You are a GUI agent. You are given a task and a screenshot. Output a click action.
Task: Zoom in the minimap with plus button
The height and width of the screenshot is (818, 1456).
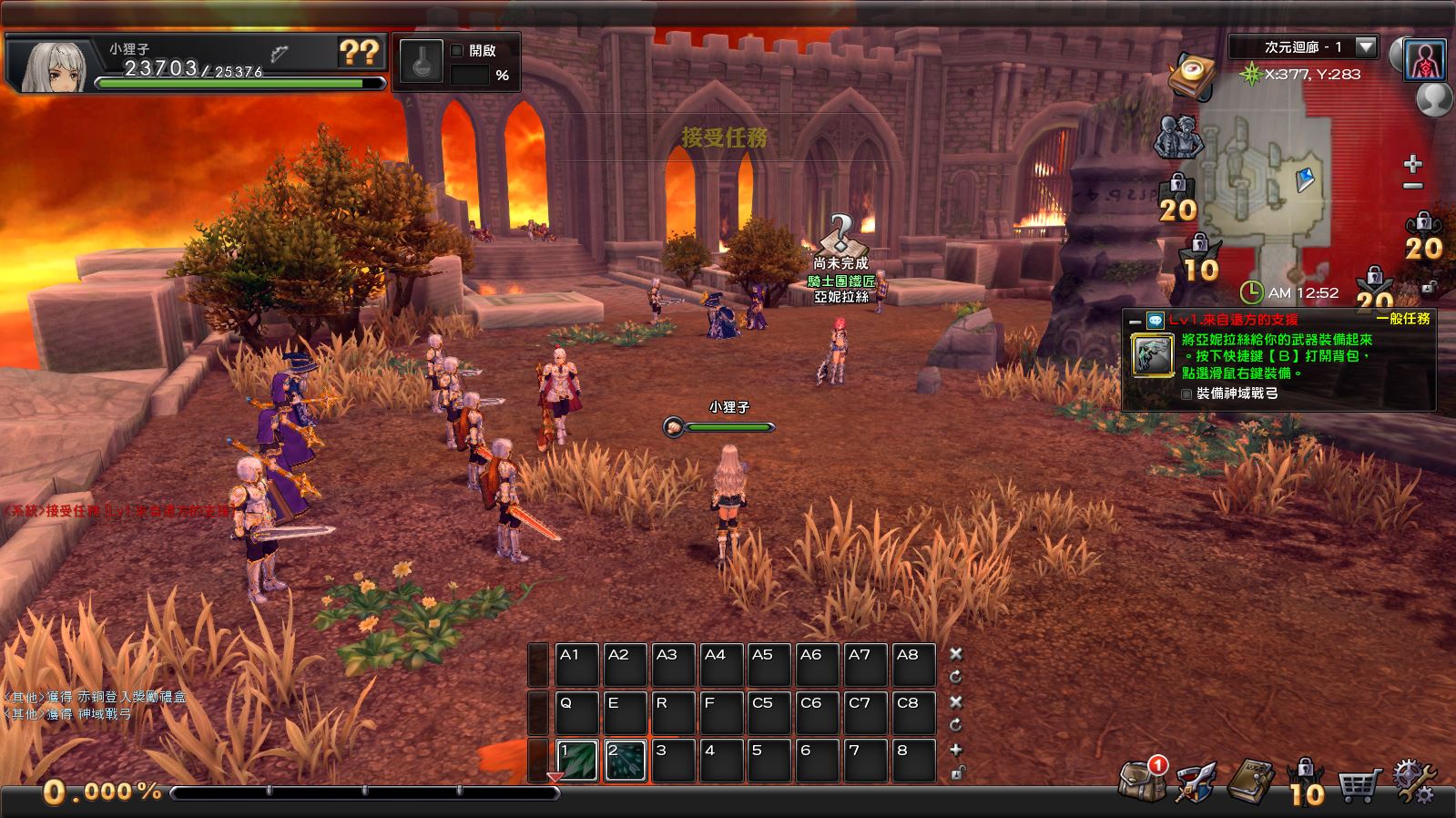pos(1412,164)
